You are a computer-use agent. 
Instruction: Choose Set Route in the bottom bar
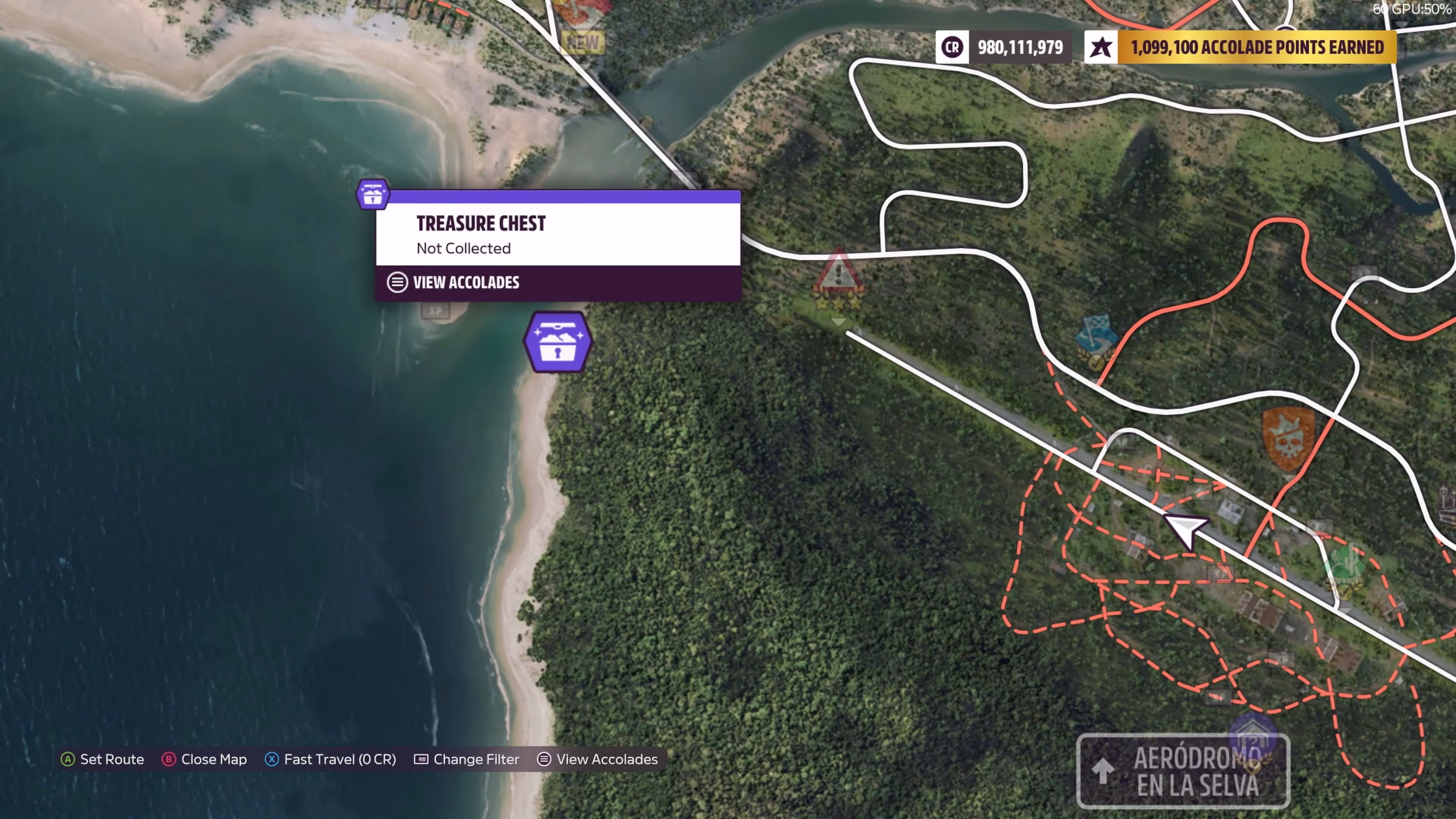pos(102,759)
